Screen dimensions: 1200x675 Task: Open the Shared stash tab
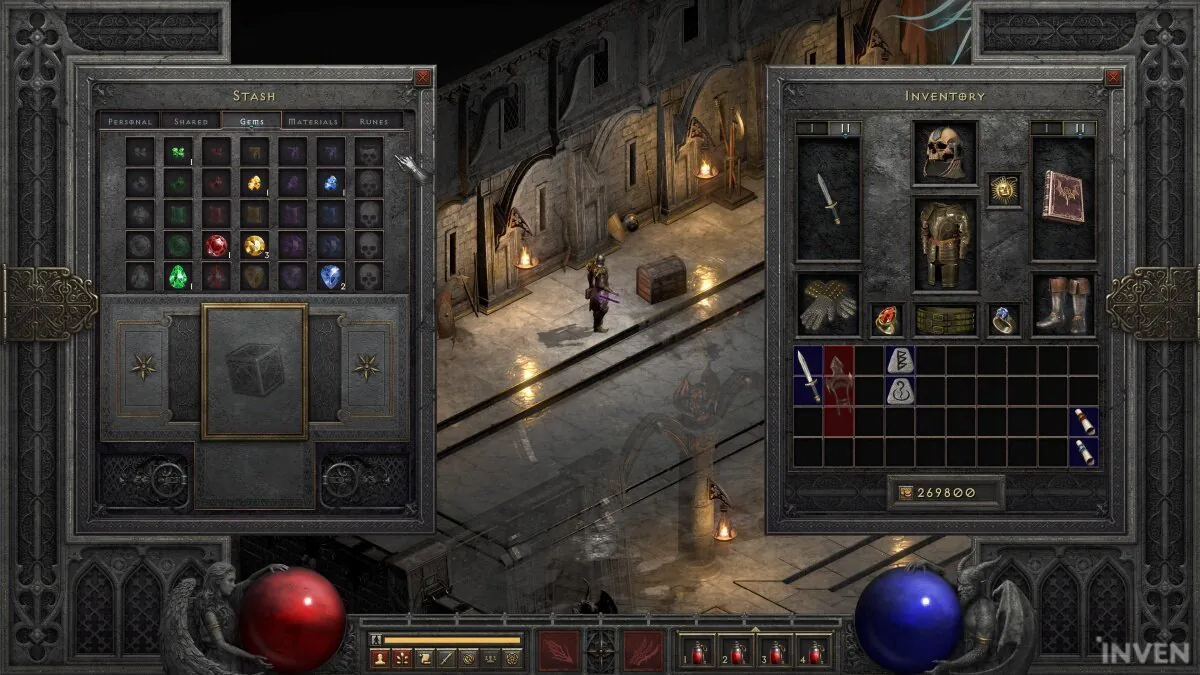coord(191,121)
